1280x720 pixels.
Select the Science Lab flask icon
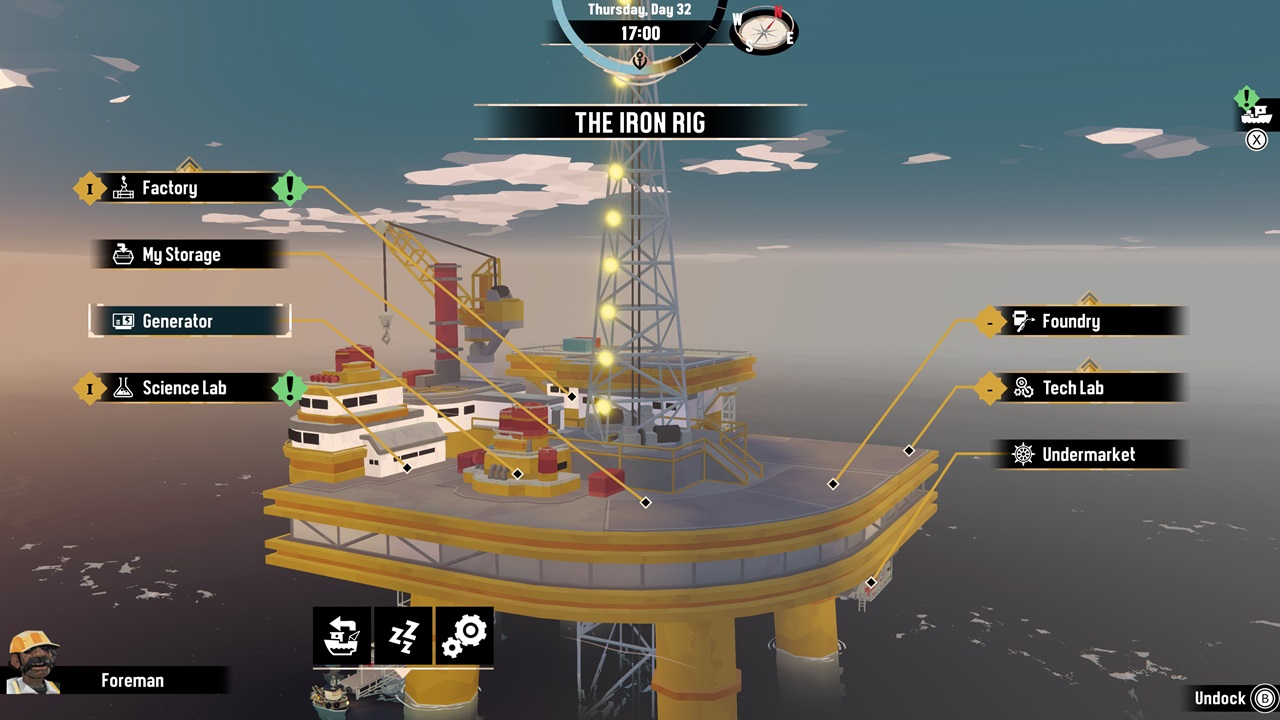(123, 388)
